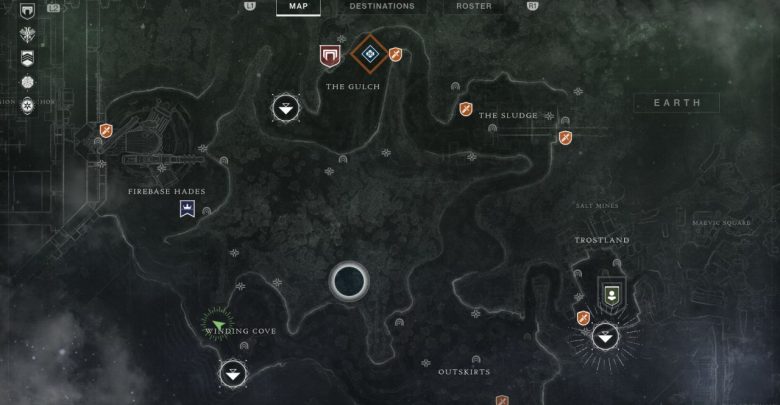
Task: Switch to the Destinations tab
Action: (382, 6)
